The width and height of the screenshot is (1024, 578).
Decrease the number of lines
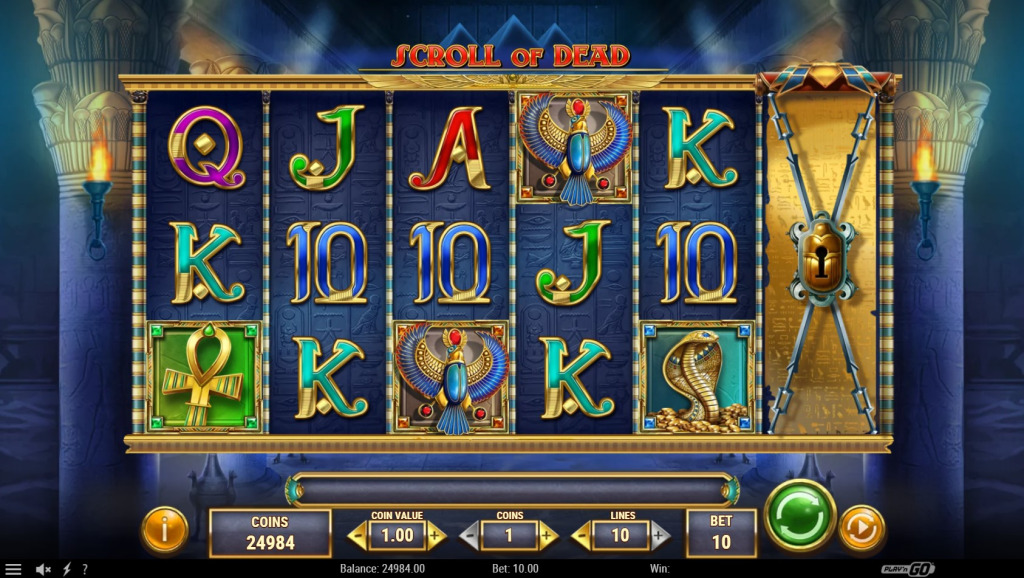pos(581,536)
